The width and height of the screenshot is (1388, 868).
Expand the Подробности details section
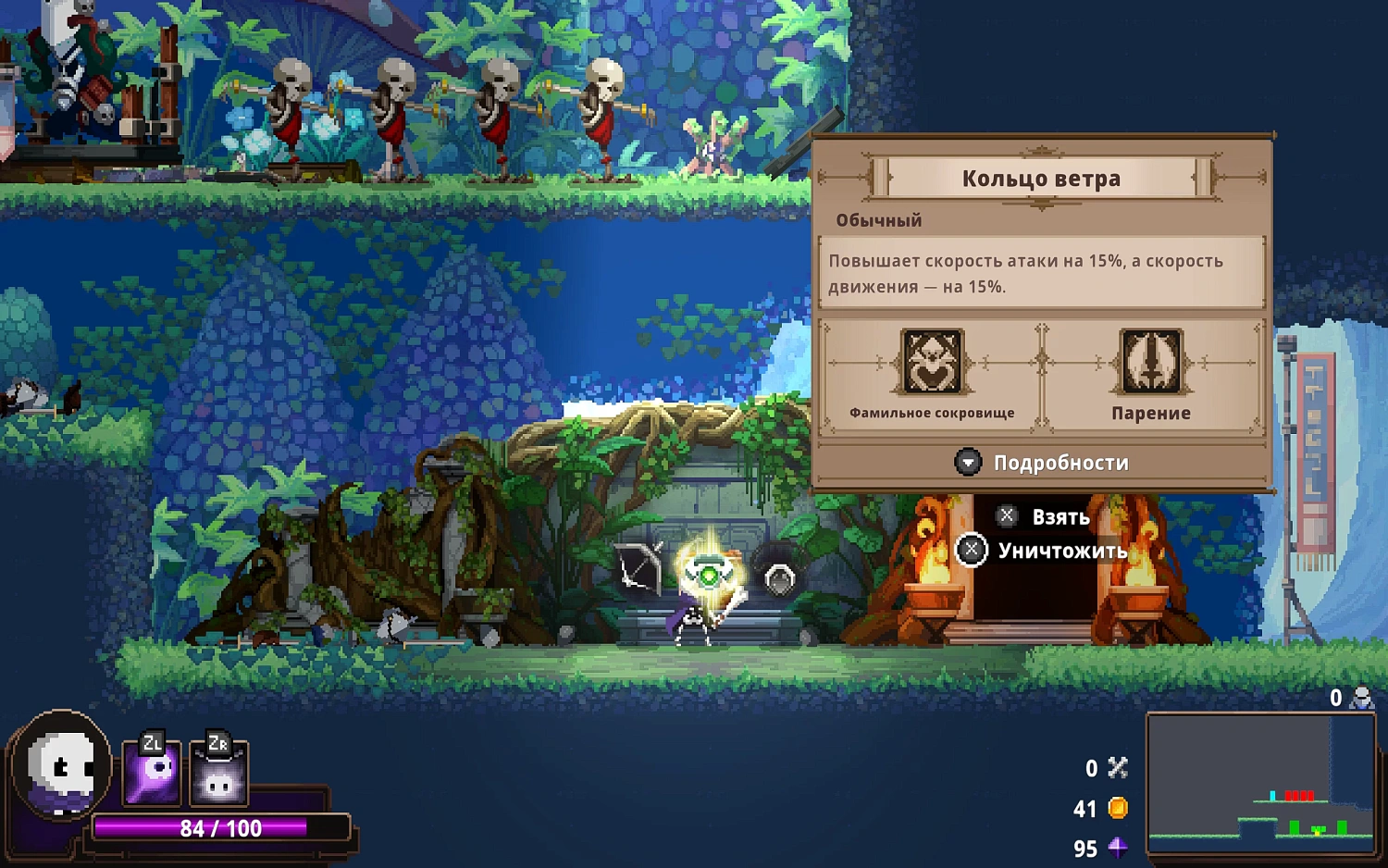pyautogui.click(x=1042, y=463)
